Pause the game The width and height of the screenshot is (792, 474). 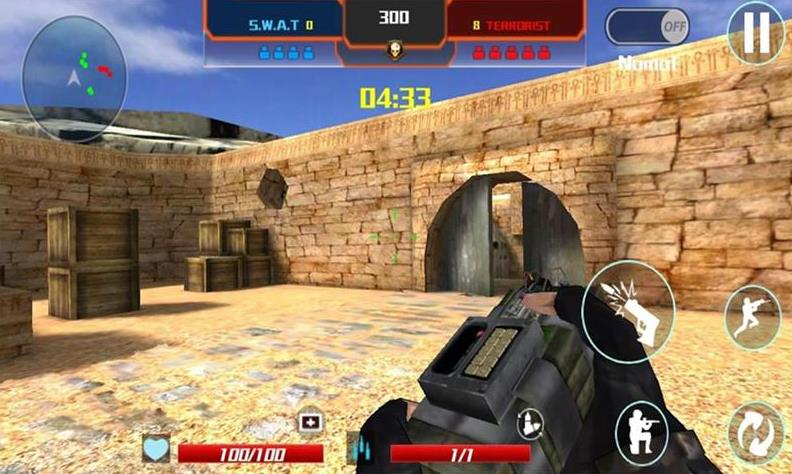756,32
